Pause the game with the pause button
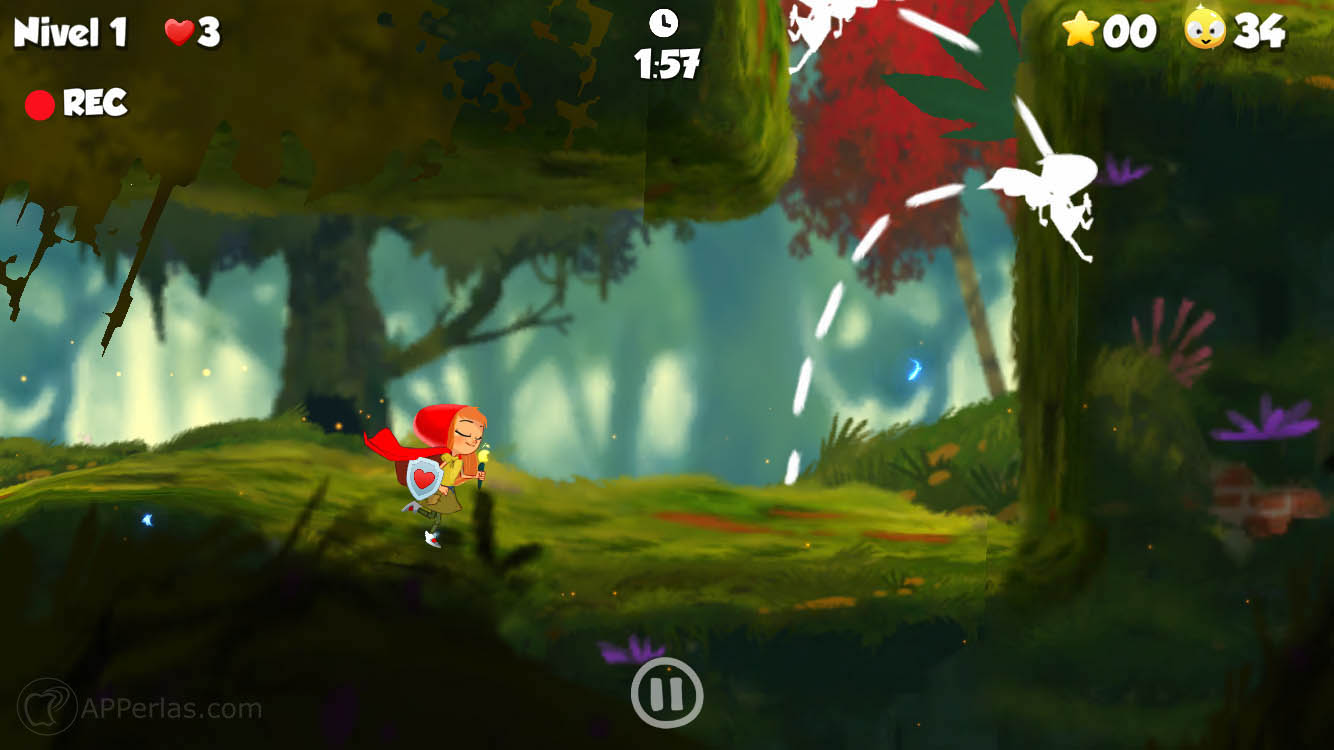The image size is (1334, 750). click(667, 692)
